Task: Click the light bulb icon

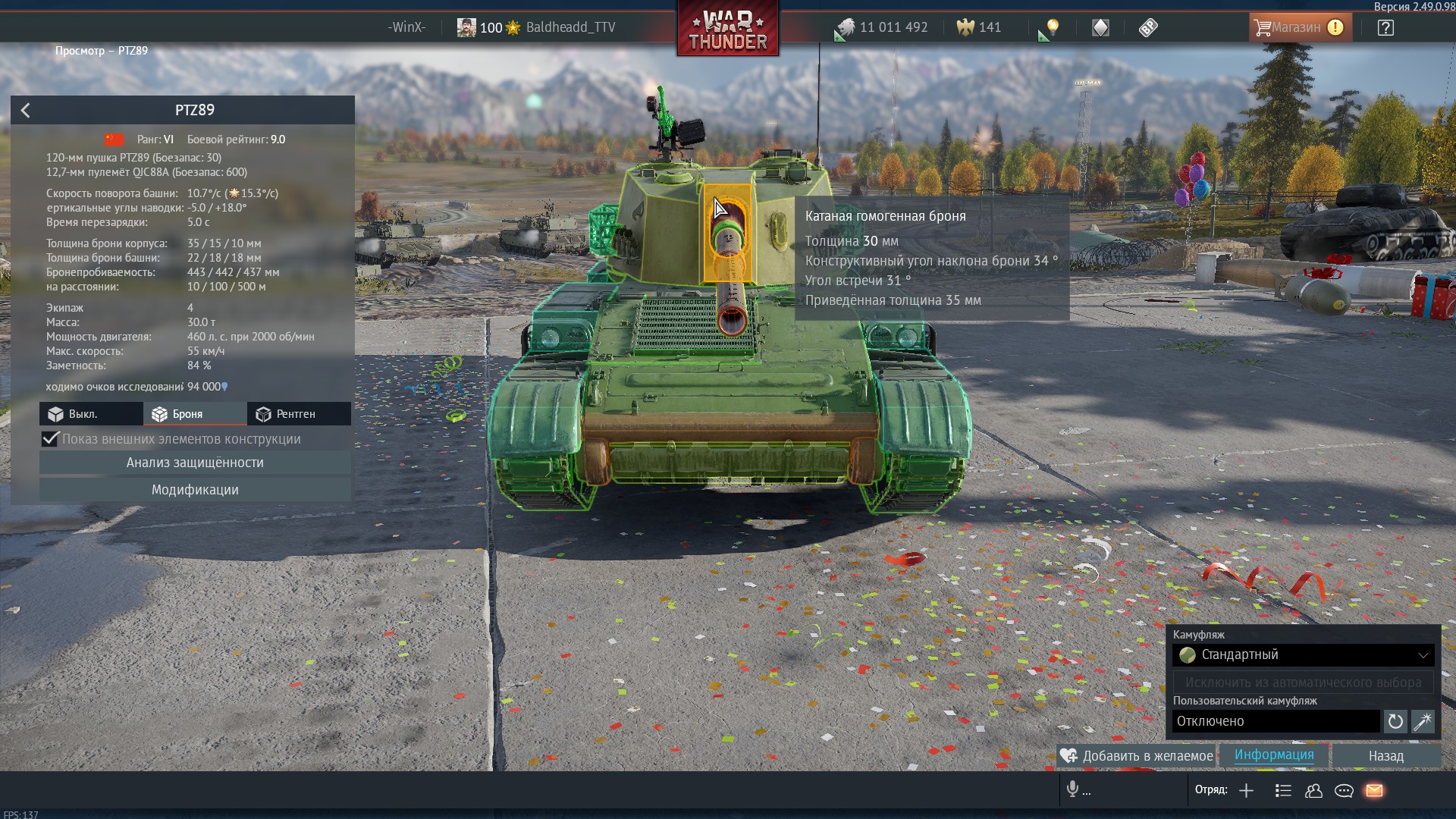Action: point(1053,28)
